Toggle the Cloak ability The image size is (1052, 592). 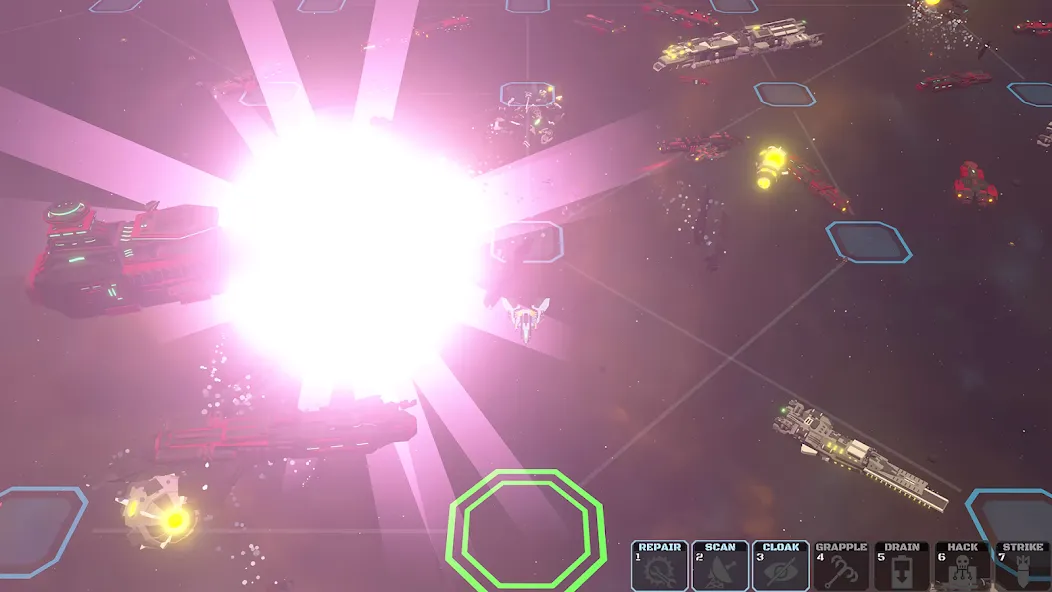tap(781, 566)
